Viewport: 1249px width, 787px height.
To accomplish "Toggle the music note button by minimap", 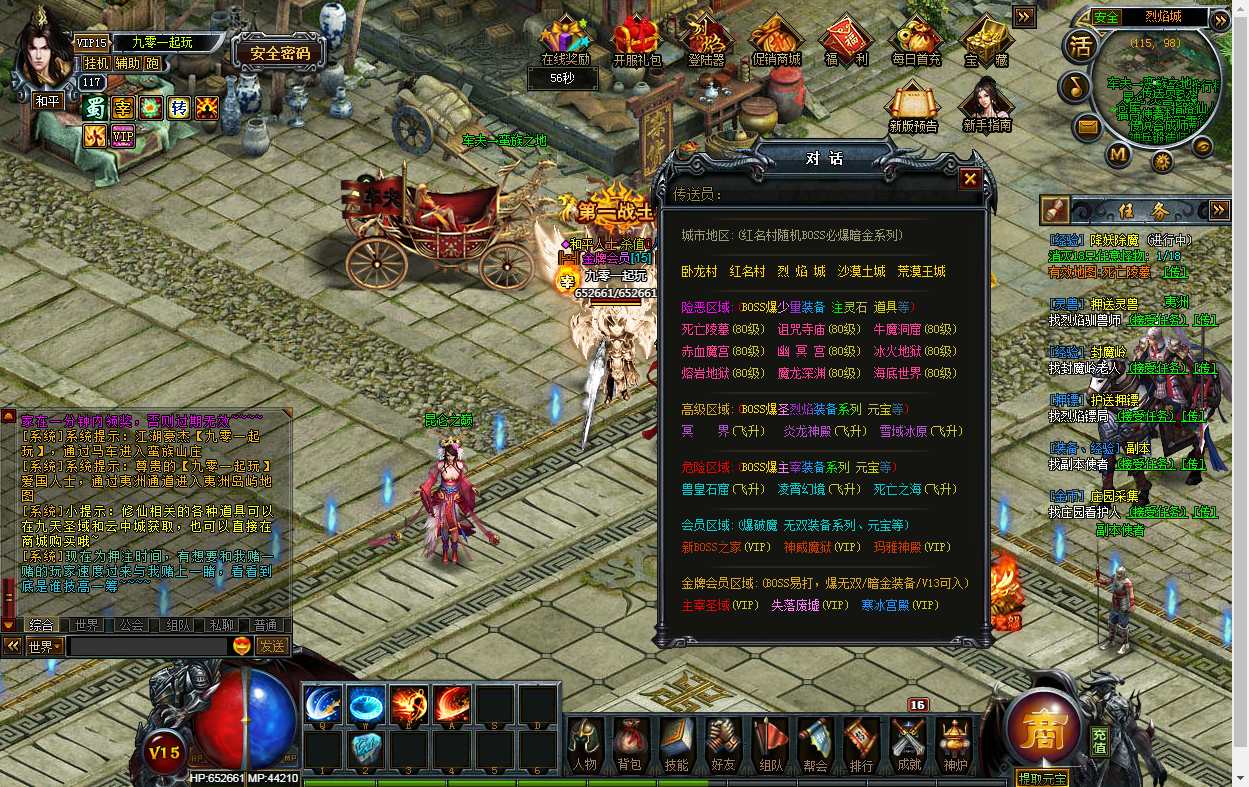I will 1075,86.
